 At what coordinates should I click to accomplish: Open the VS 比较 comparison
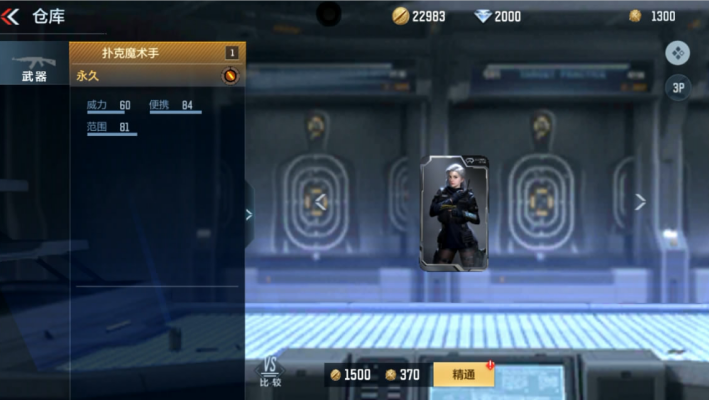[x=270, y=372]
